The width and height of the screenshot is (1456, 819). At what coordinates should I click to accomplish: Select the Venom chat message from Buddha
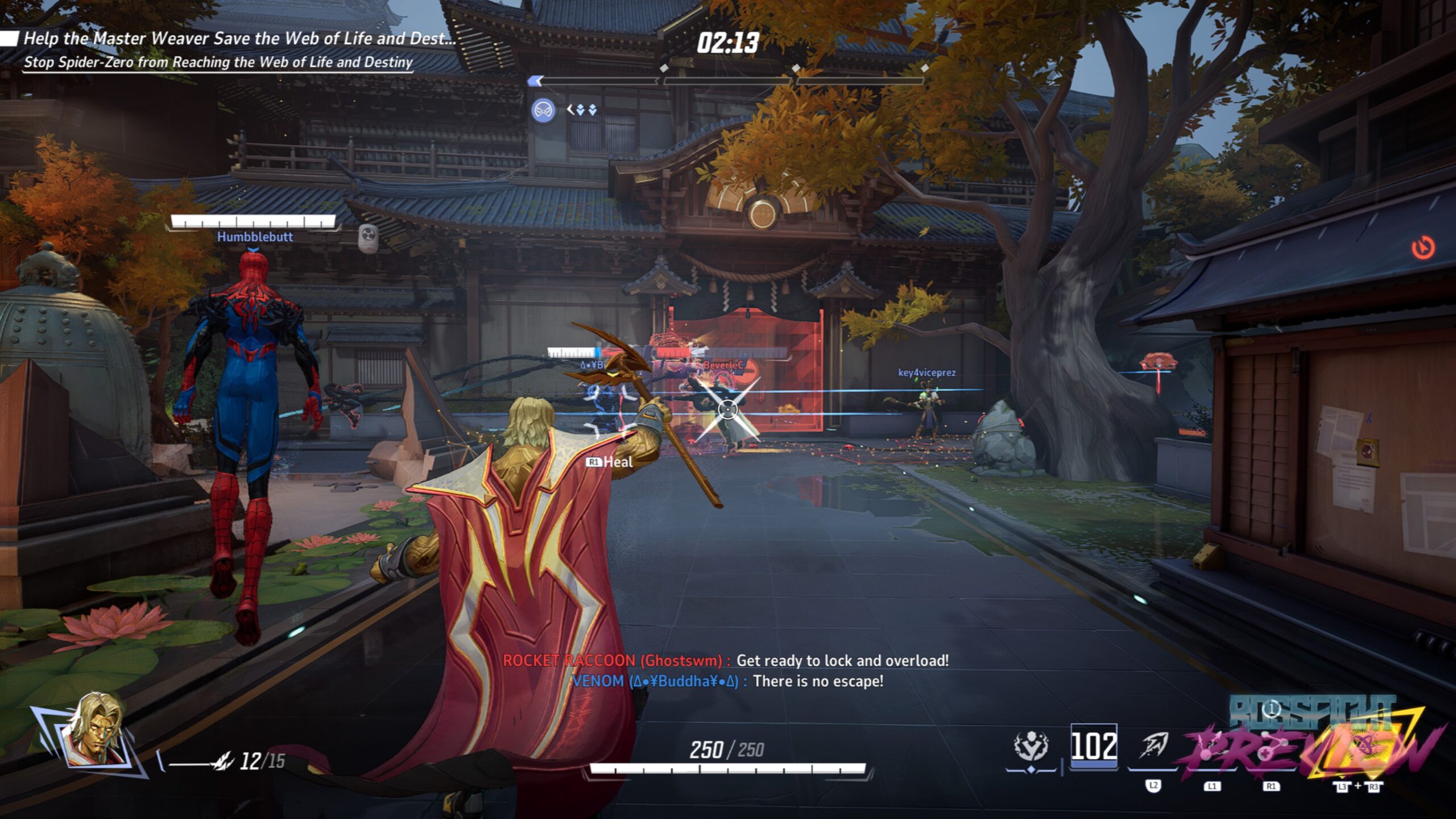click(x=727, y=681)
